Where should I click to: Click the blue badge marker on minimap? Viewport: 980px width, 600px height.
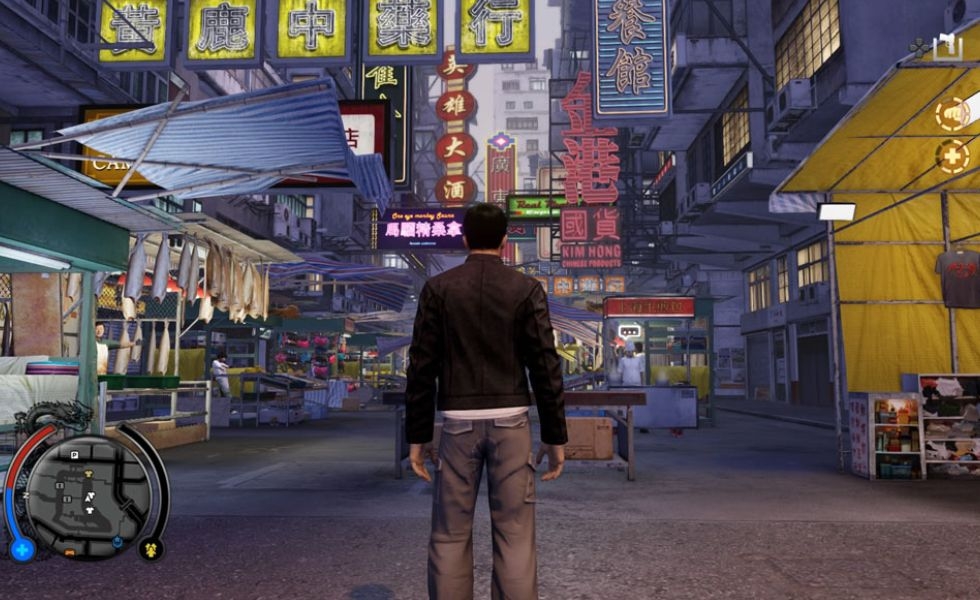[118, 542]
